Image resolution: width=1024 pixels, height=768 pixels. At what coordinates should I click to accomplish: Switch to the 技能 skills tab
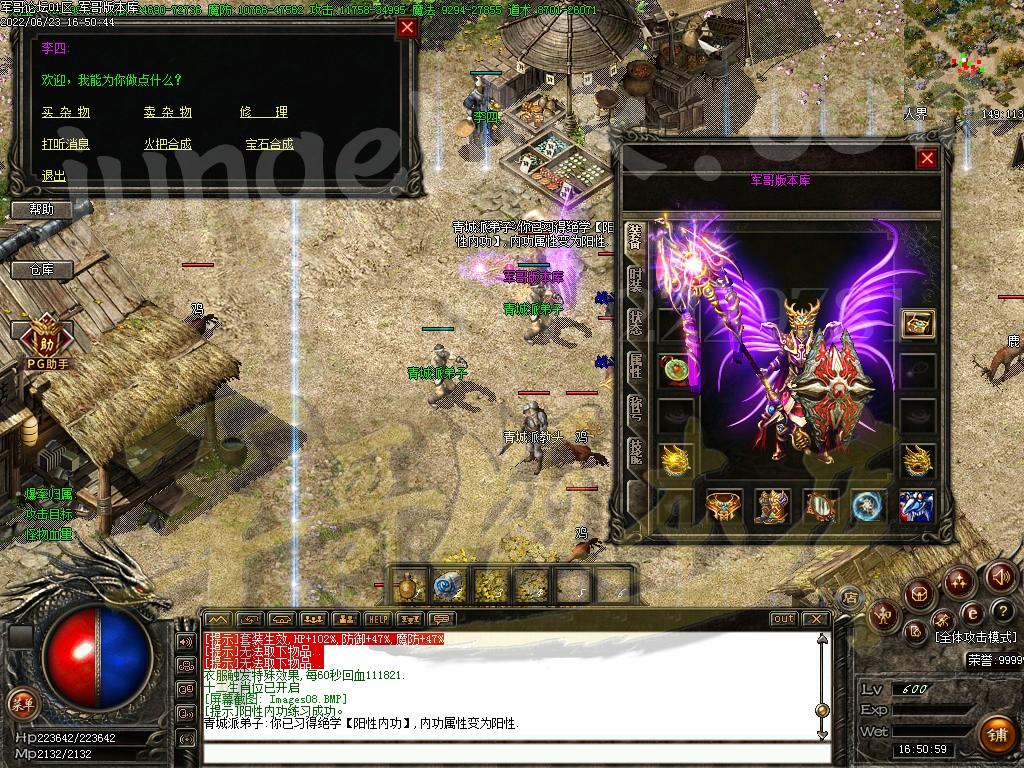point(635,452)
